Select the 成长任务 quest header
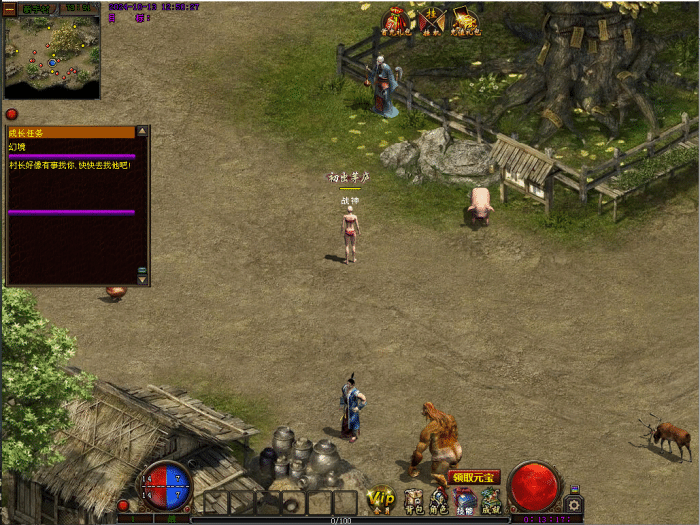Viewport: 700px width, 525px height. [70, 132]
